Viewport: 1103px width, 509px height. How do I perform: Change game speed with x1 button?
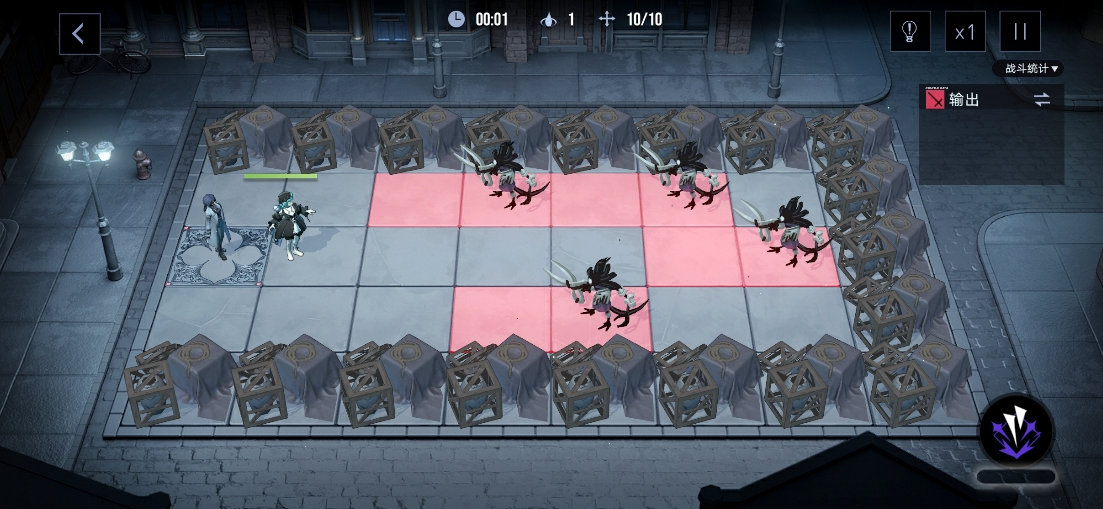click(965, 32)
